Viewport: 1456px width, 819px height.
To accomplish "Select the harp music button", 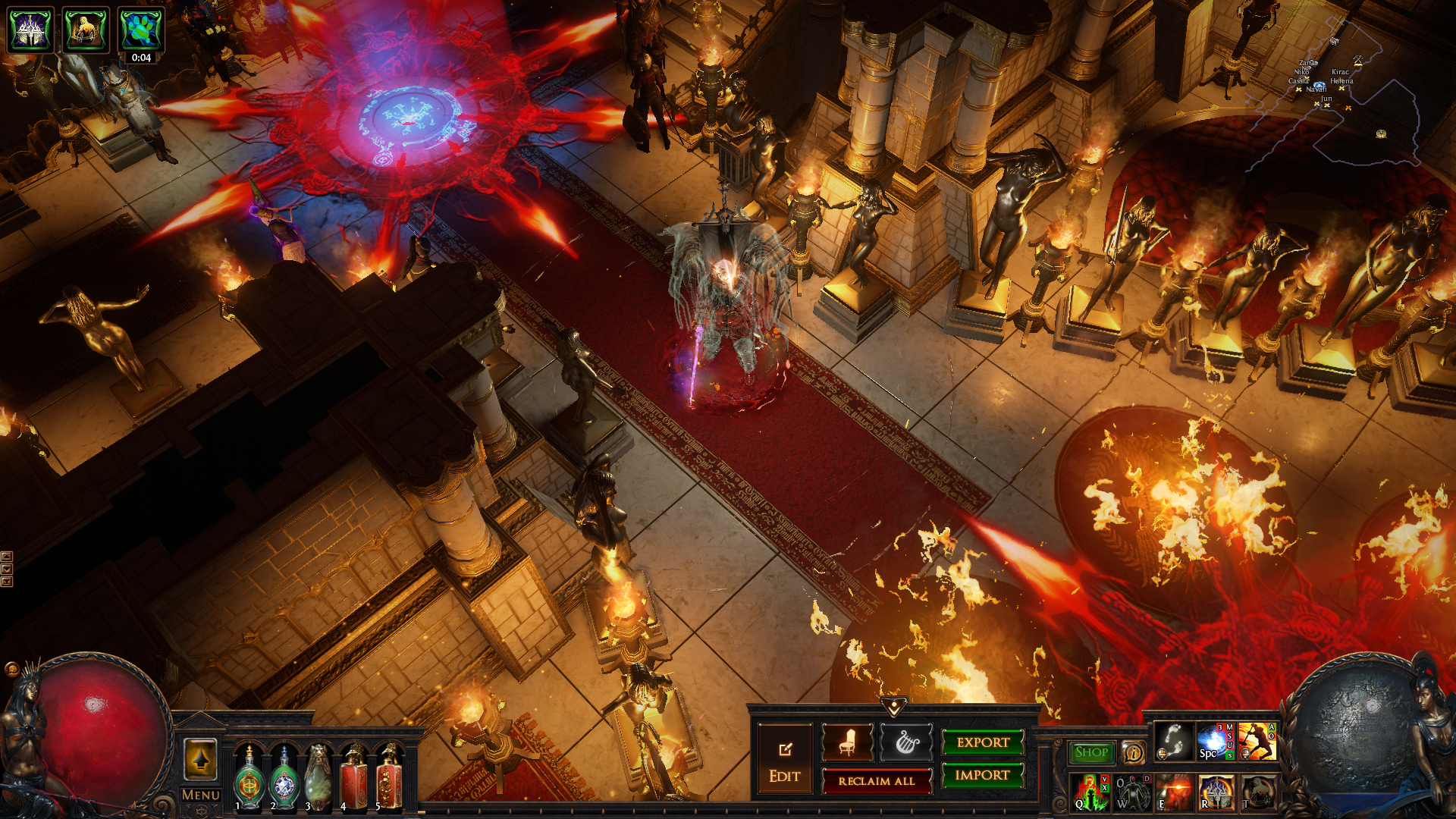I will [906, 742].
